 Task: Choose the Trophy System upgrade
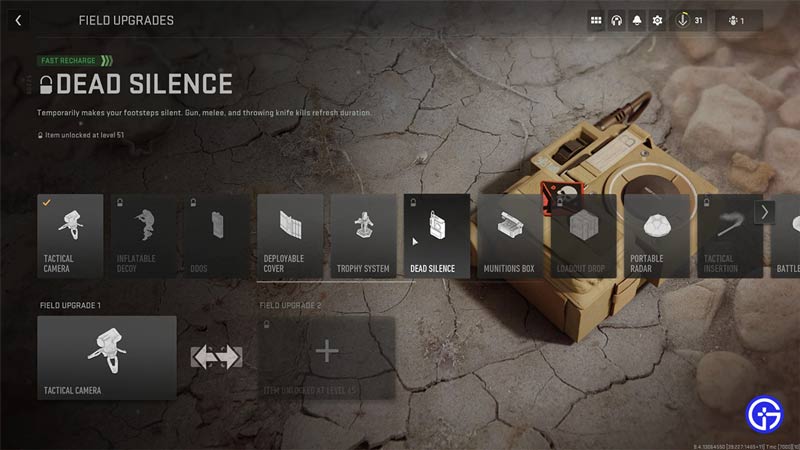[x=363, y=235]
